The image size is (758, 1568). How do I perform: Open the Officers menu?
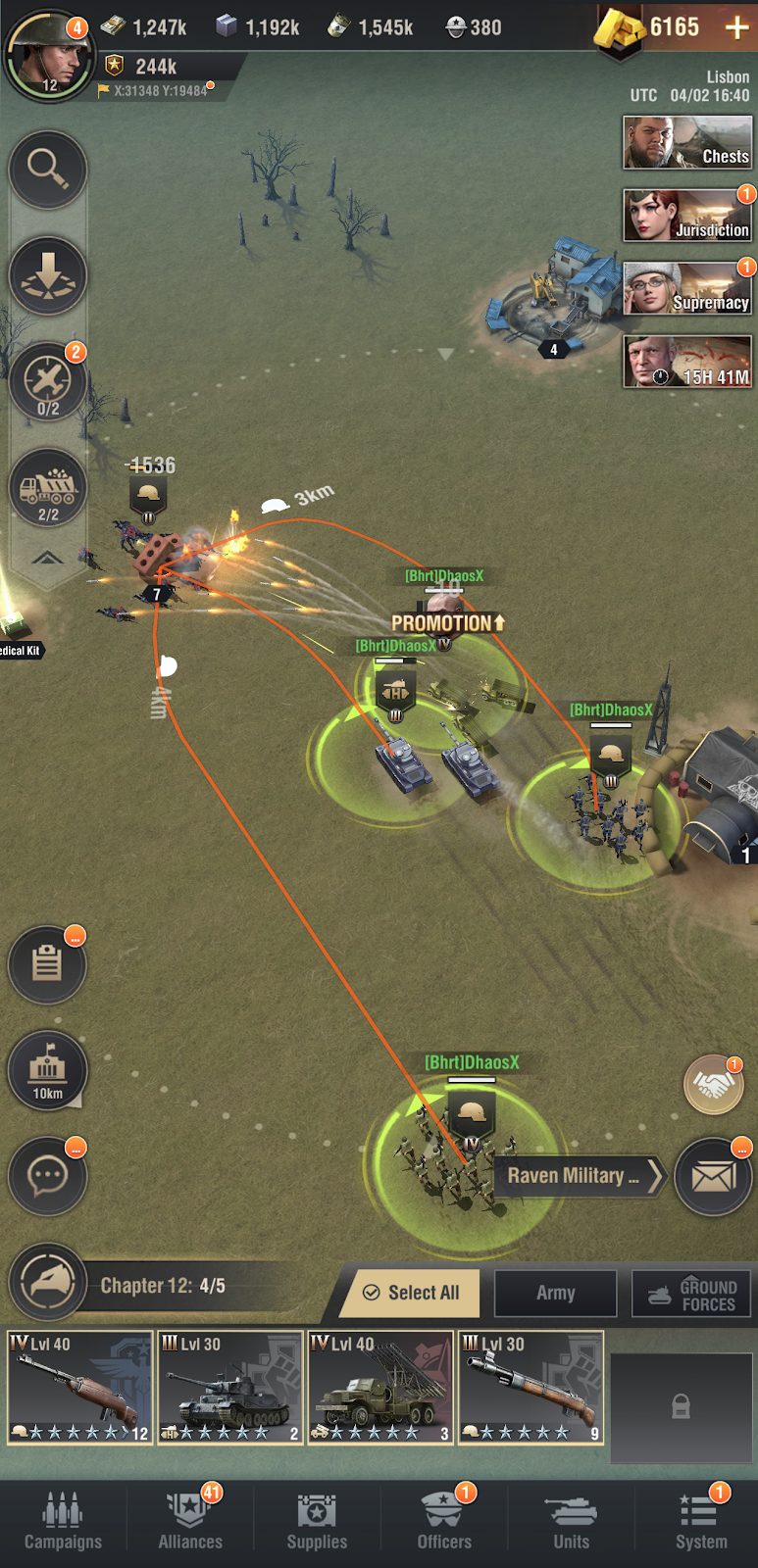444,1522
